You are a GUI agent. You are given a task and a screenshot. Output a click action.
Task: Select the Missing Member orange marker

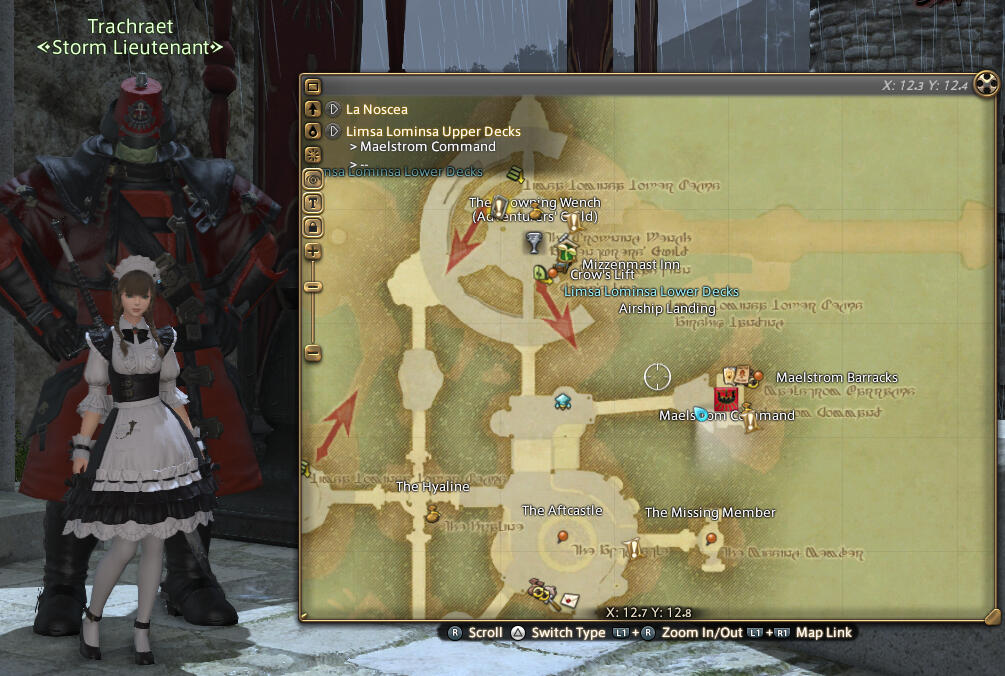pos(711,538)
